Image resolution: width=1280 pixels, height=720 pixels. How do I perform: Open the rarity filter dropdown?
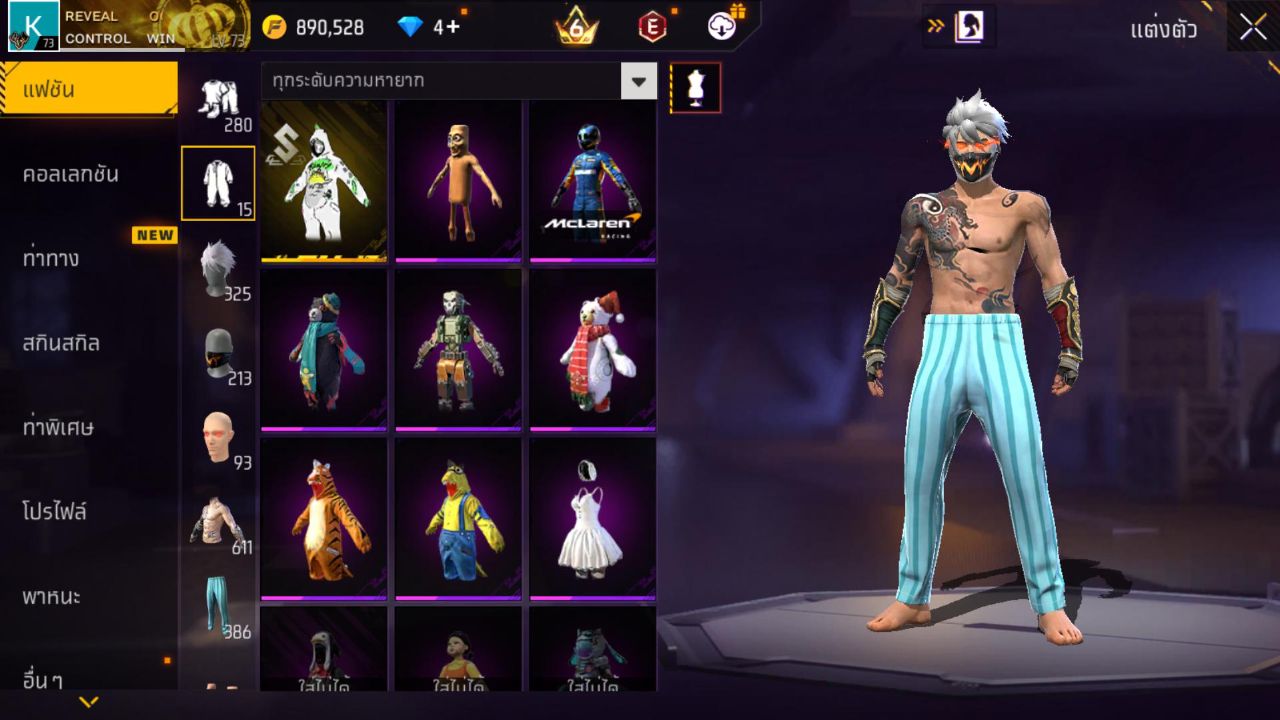point(638,81)
